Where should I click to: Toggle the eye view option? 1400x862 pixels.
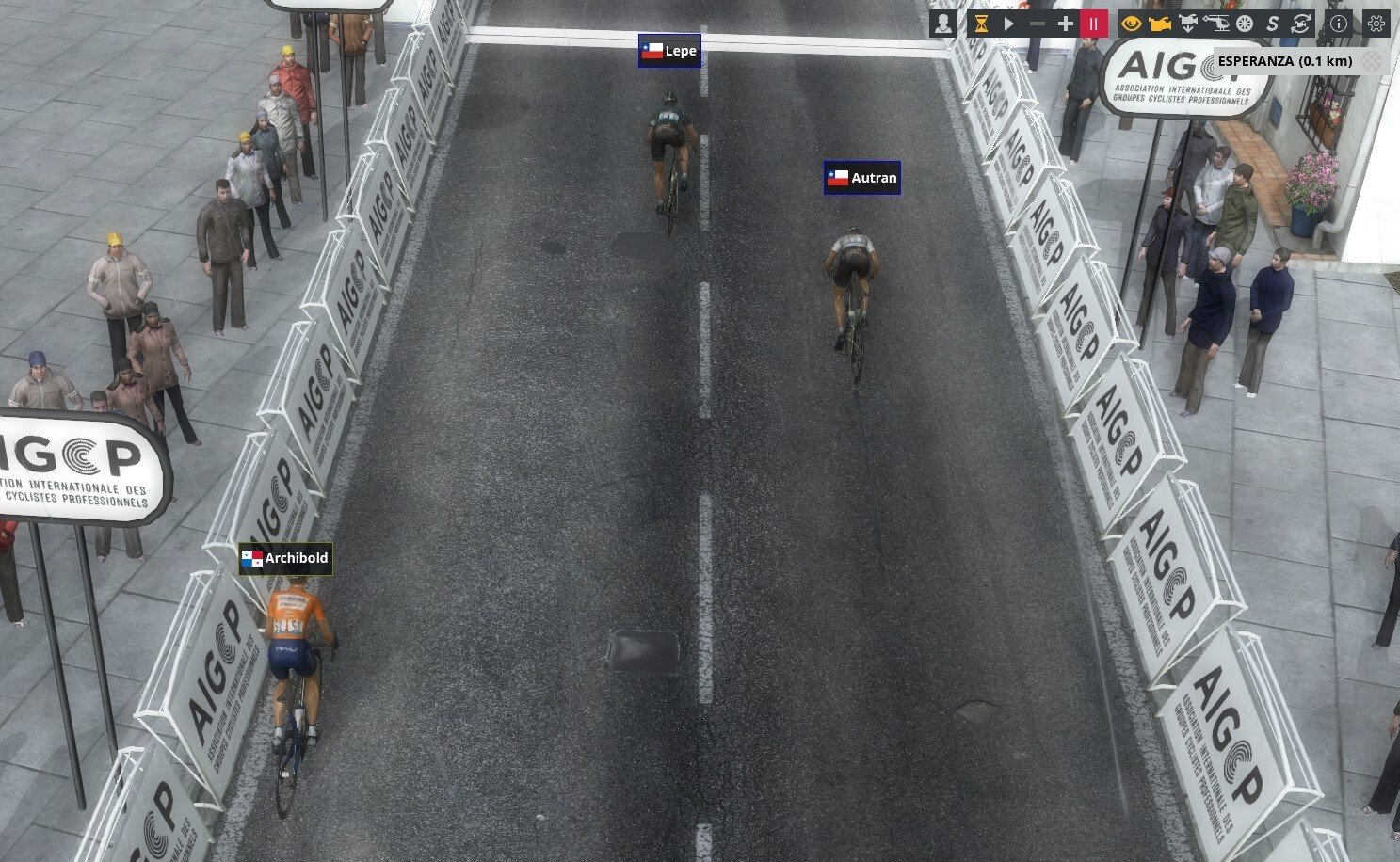(x=1131, y=24)
